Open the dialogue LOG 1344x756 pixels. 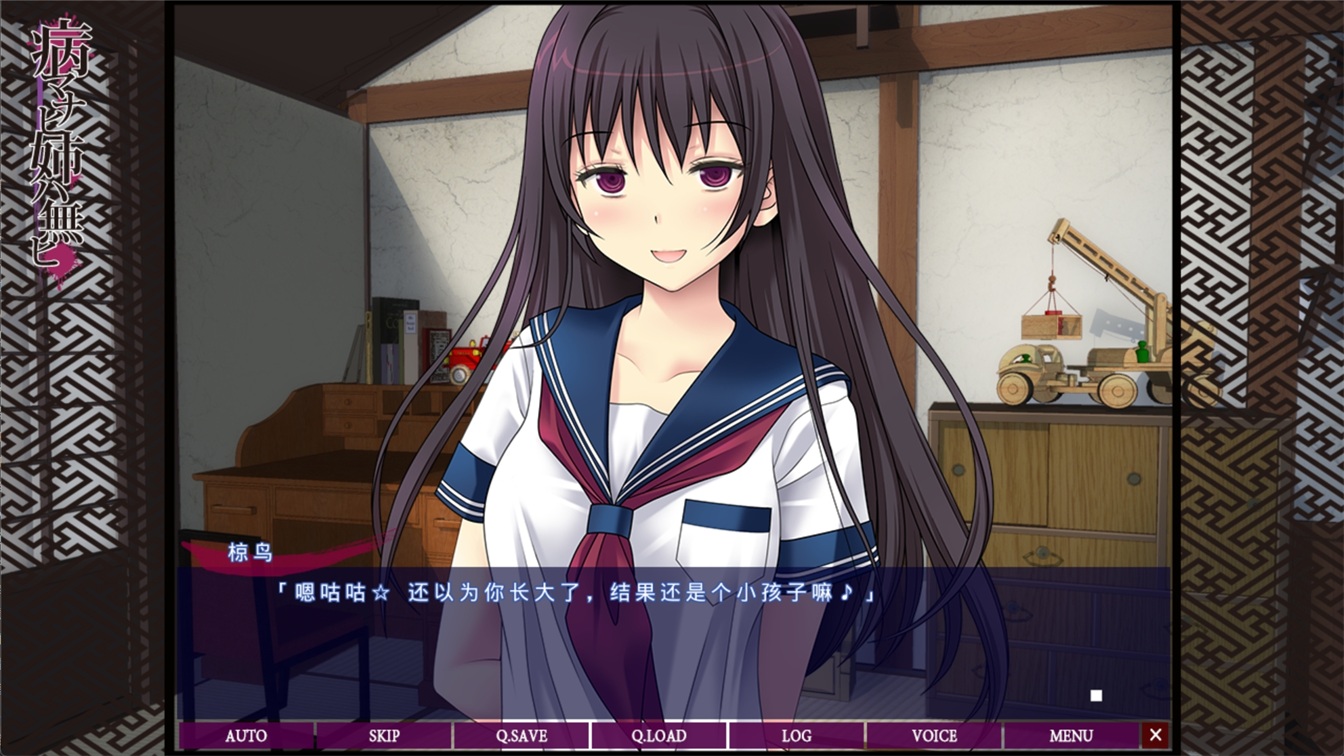[x=796, y=736]
